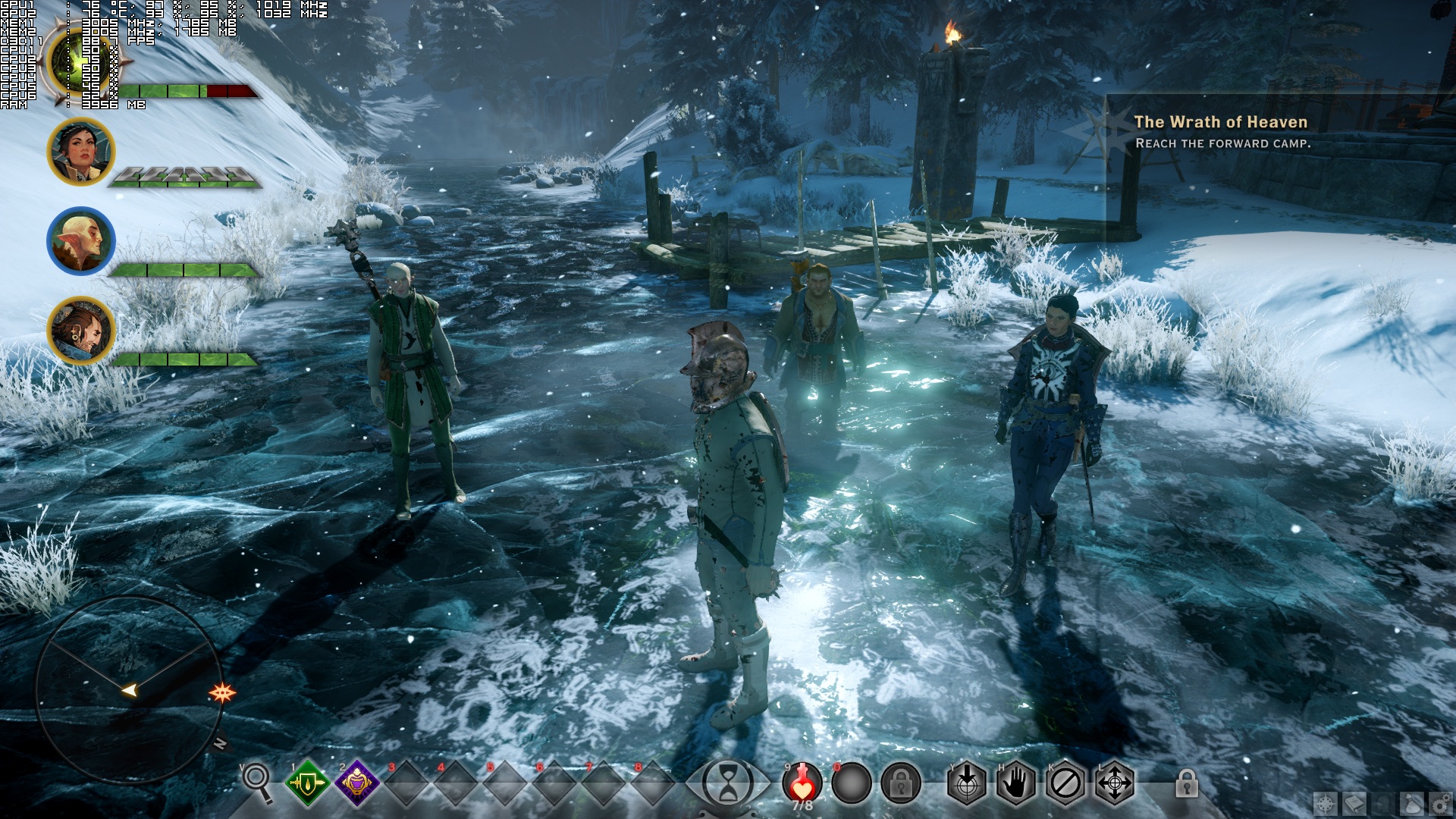Image resolution: width=1456 pixels, height=819 pixels.
Task: Open the gear settings menu
Action: (x=1439, y=804)
